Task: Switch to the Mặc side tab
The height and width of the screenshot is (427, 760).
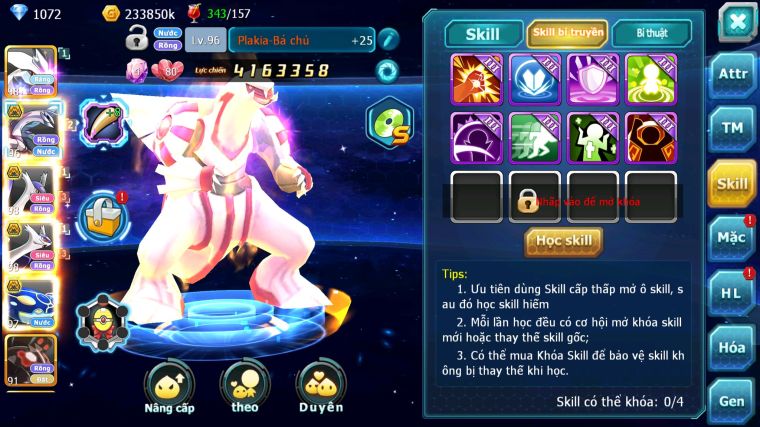Action: [x=732, y=238]
